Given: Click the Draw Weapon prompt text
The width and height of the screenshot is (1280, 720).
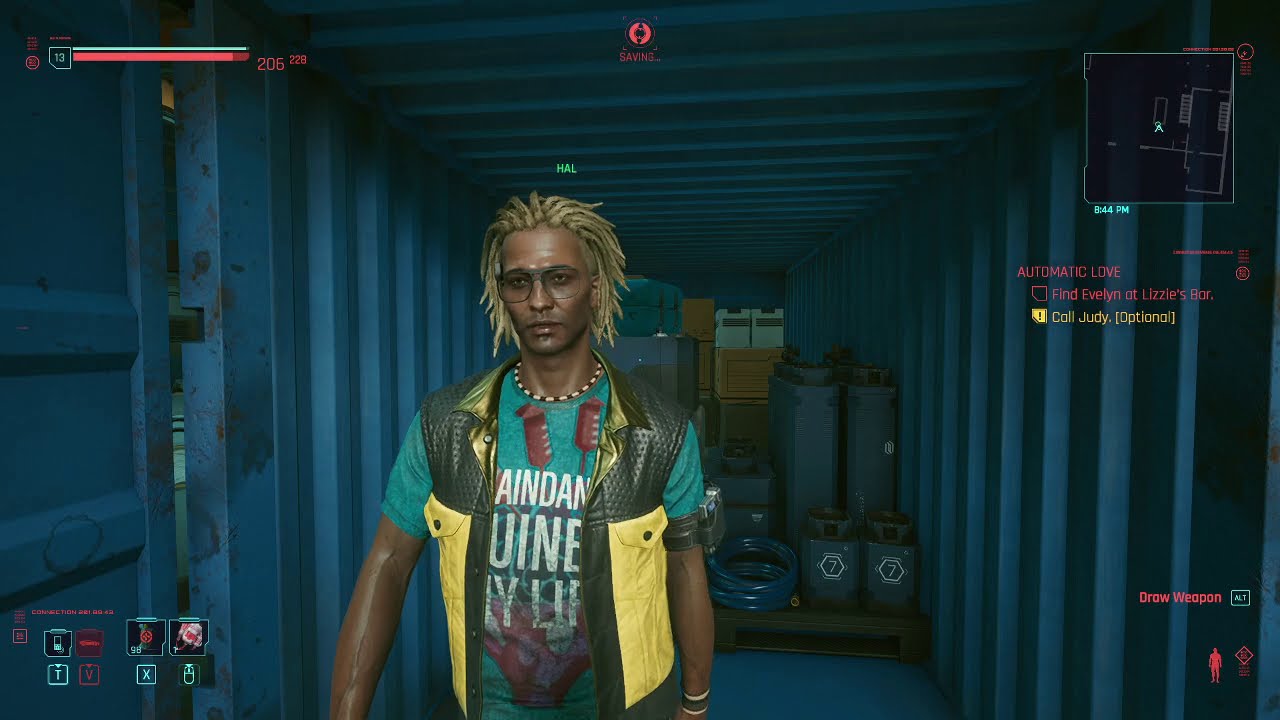Looking at the screenshot, I should [x=1180, y=597].
